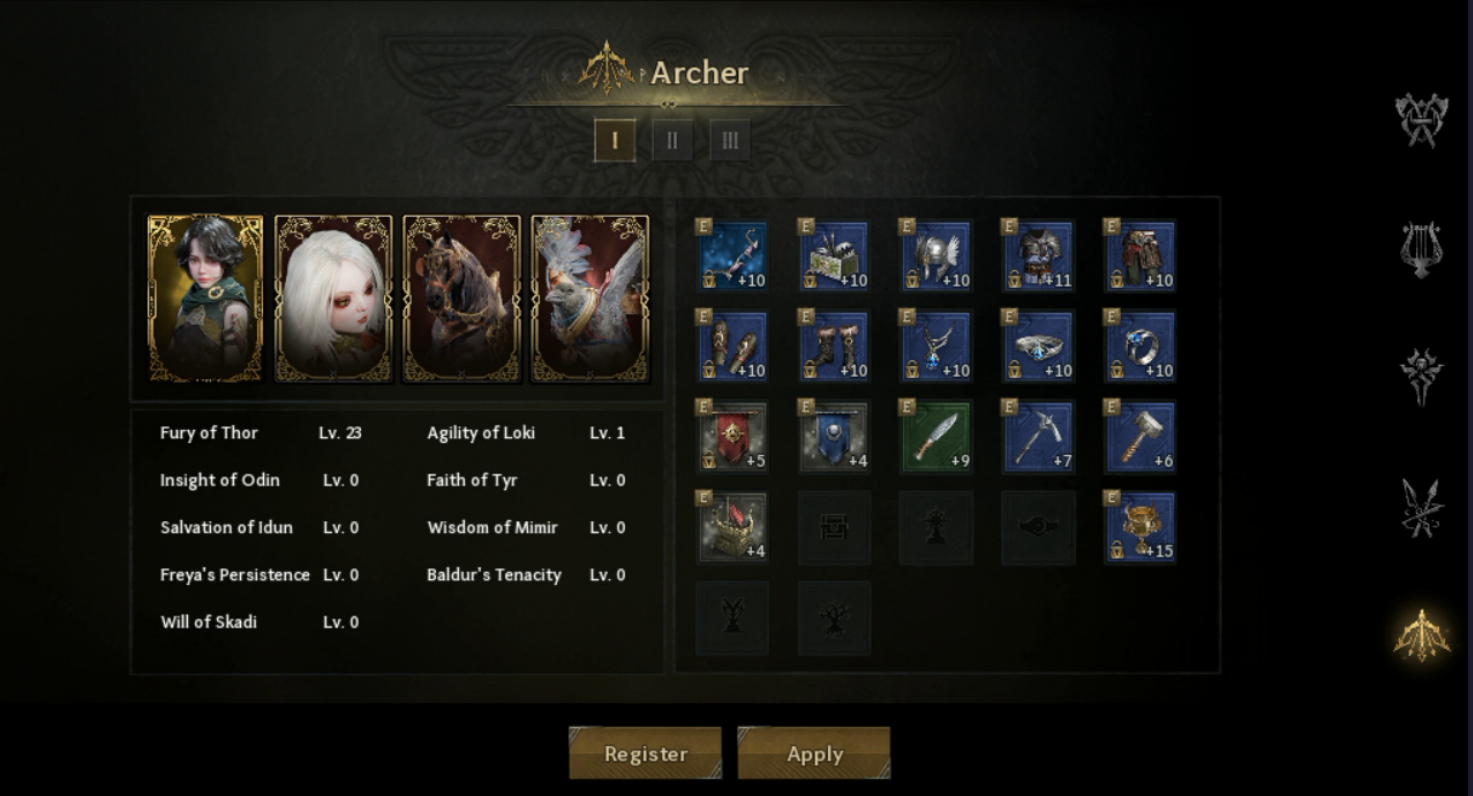Viewport: 1473px width, 796px height.
Task: Click the Register button
Action: [x=645, y=753]
